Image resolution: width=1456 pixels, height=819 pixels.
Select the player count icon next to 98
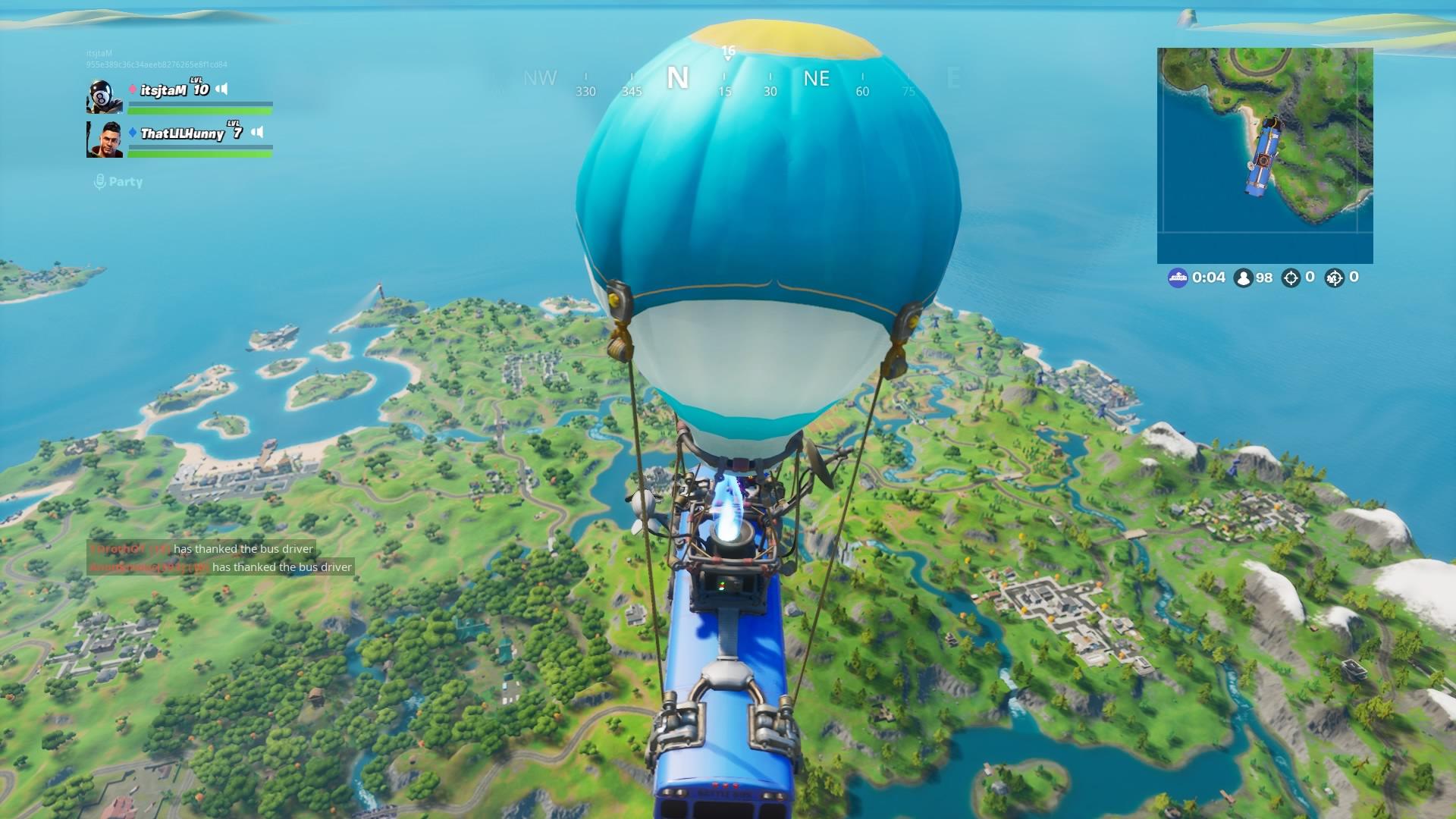point(1244,278)
